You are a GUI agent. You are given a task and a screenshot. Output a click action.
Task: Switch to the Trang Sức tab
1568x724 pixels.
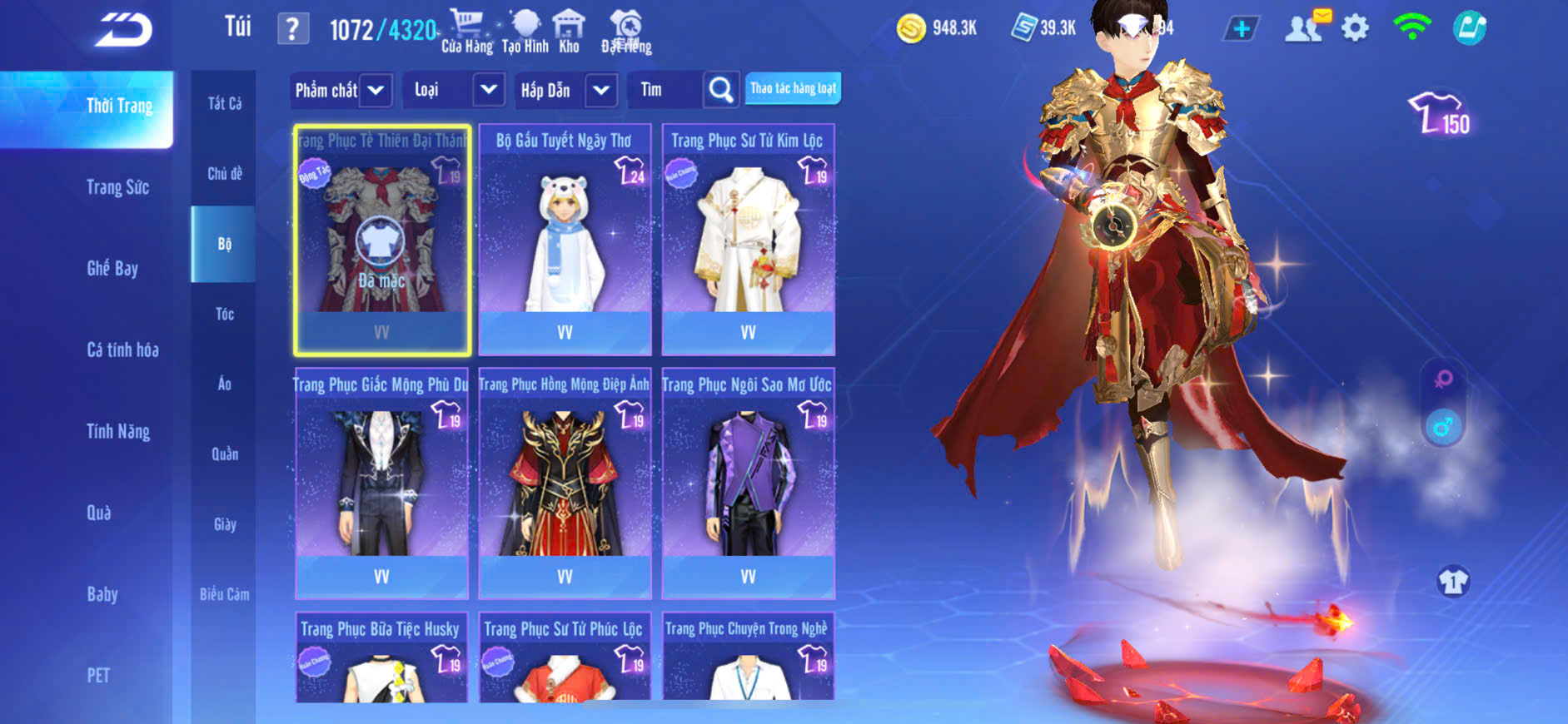[117, 187]
